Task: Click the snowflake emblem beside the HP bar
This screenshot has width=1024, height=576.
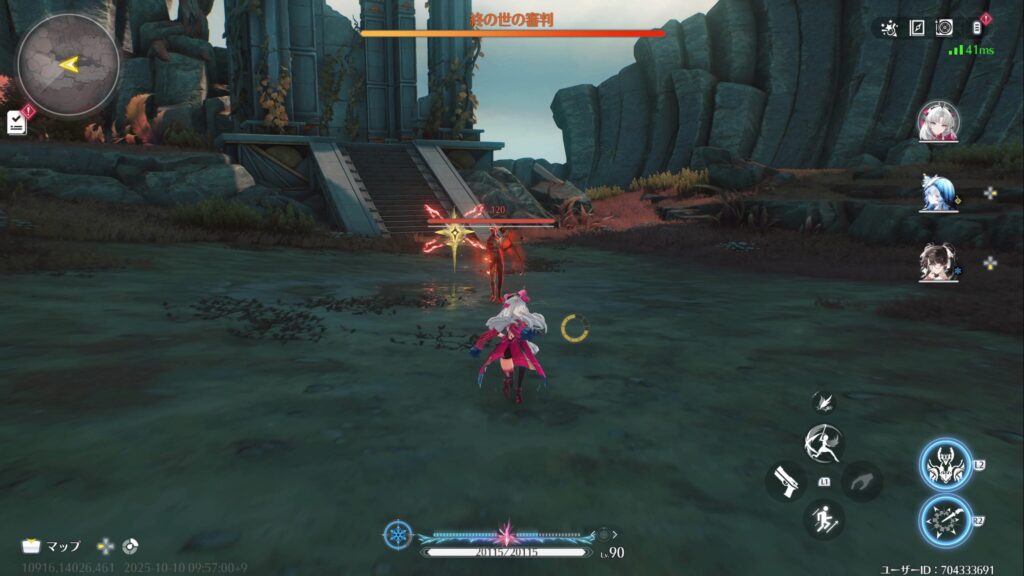Action: pyautogui.click(x=397, y=534)
